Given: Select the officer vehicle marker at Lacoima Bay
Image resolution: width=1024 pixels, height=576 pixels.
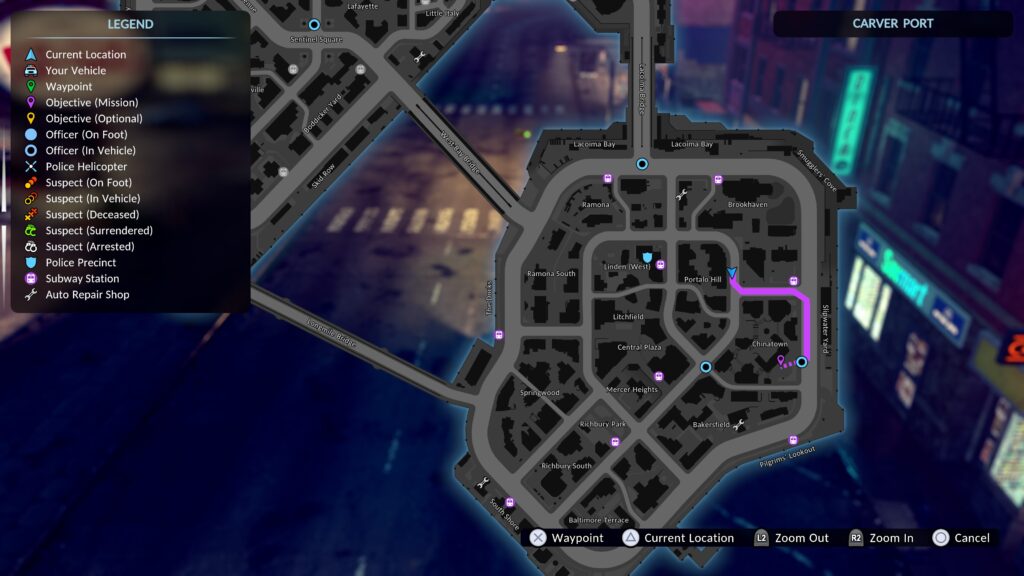Looking at the screenshot, I should 642,164.
